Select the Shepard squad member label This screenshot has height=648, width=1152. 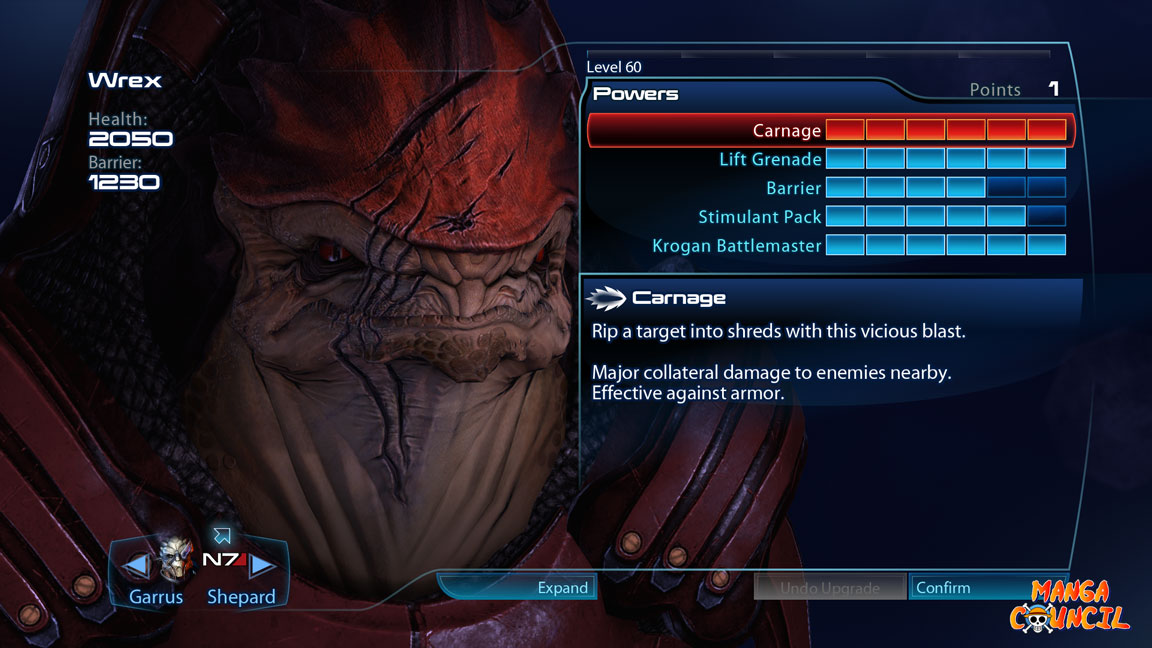pos(241,597)
